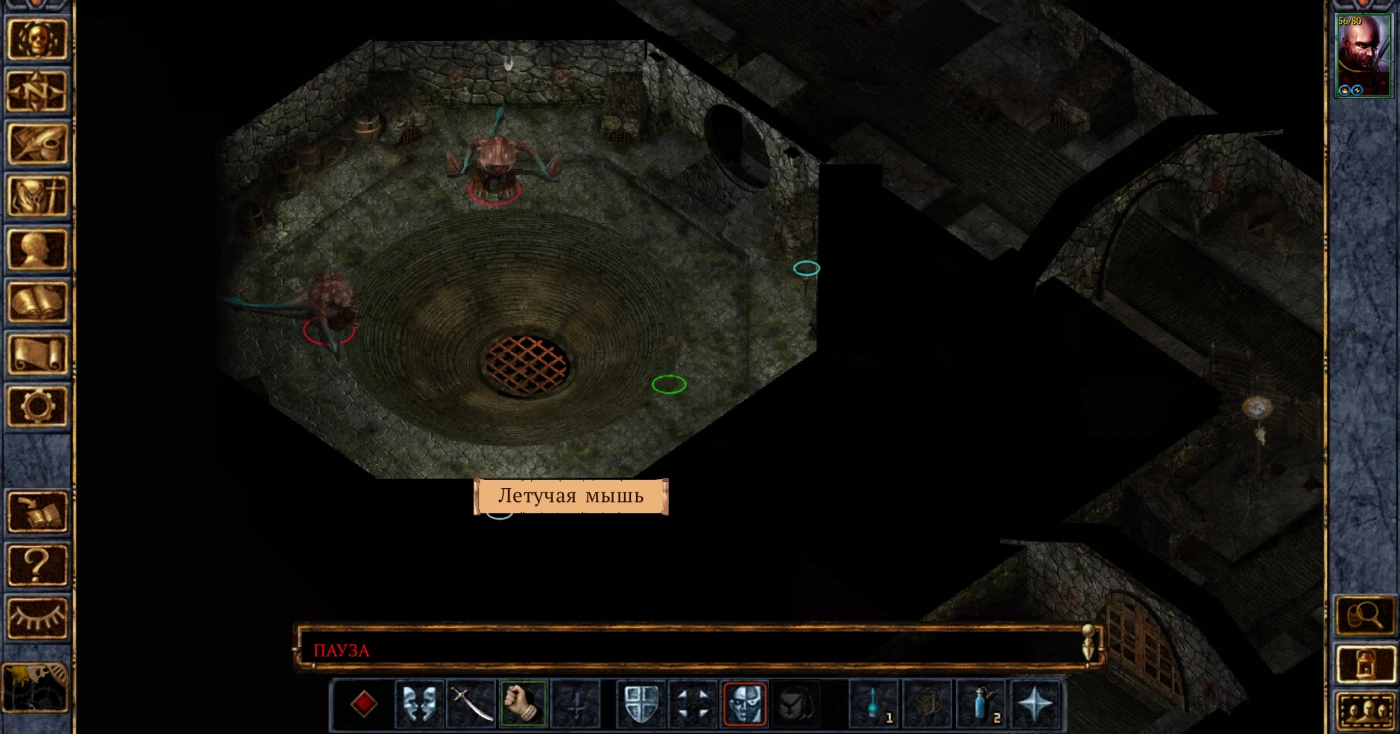Viewport: 1400px width, 734px height.
Task: Use the quick potion with count 2
Action: [x=981, y=704]
